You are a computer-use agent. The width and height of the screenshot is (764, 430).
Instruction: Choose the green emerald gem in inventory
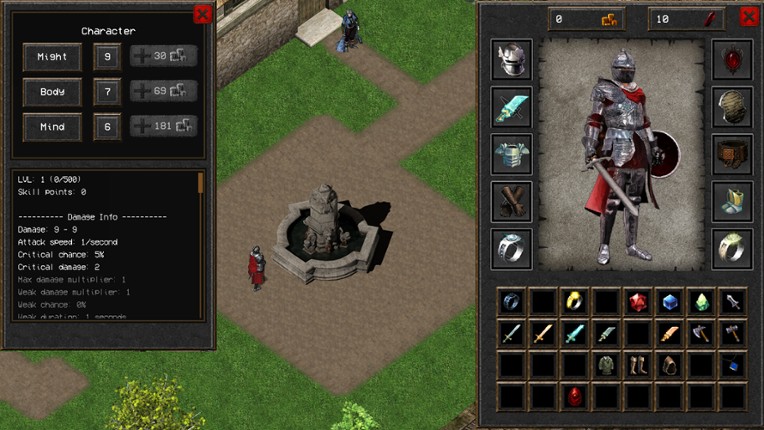pos(701,301)
